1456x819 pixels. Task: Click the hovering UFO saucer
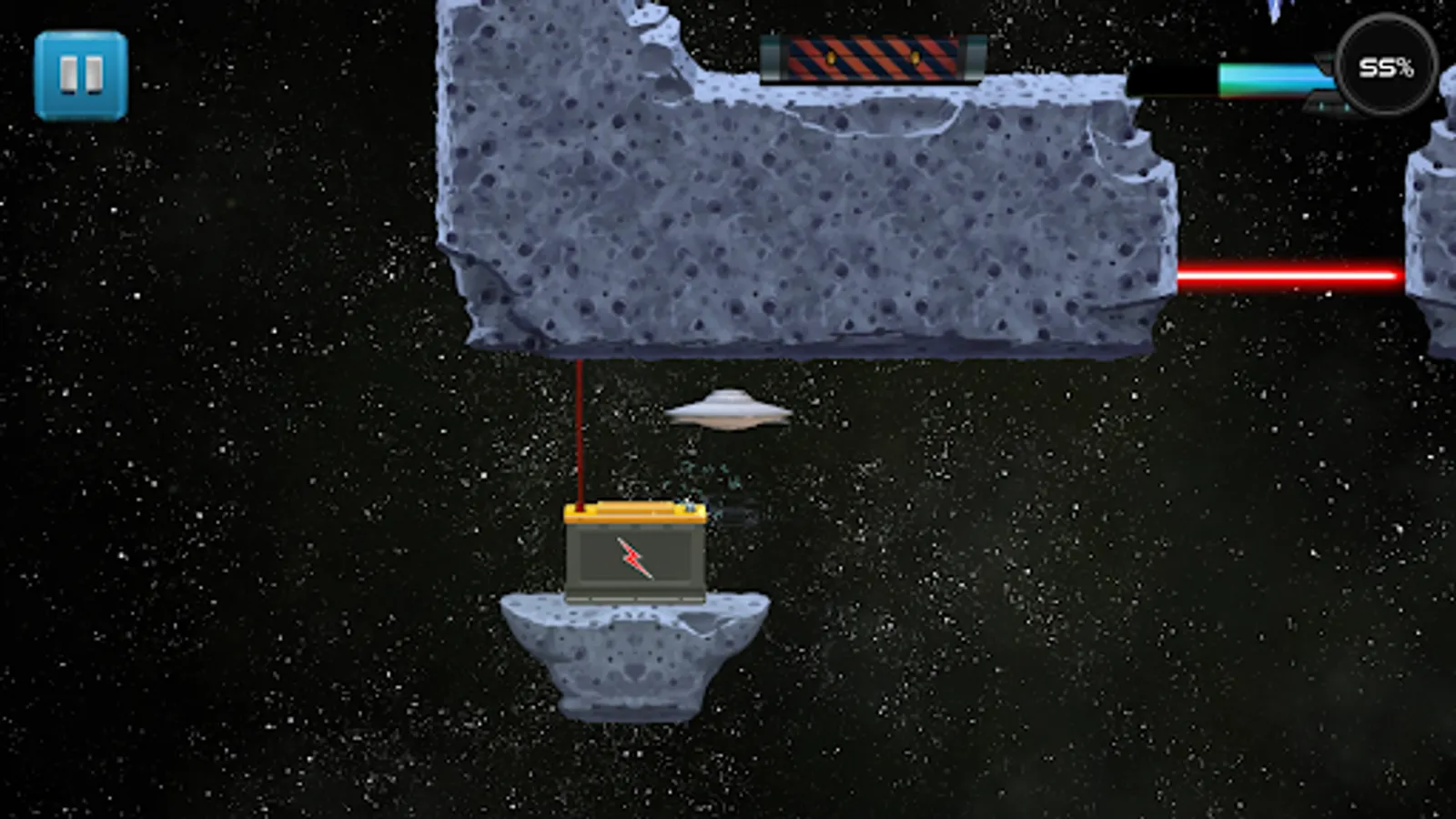(x=728, y=409)
